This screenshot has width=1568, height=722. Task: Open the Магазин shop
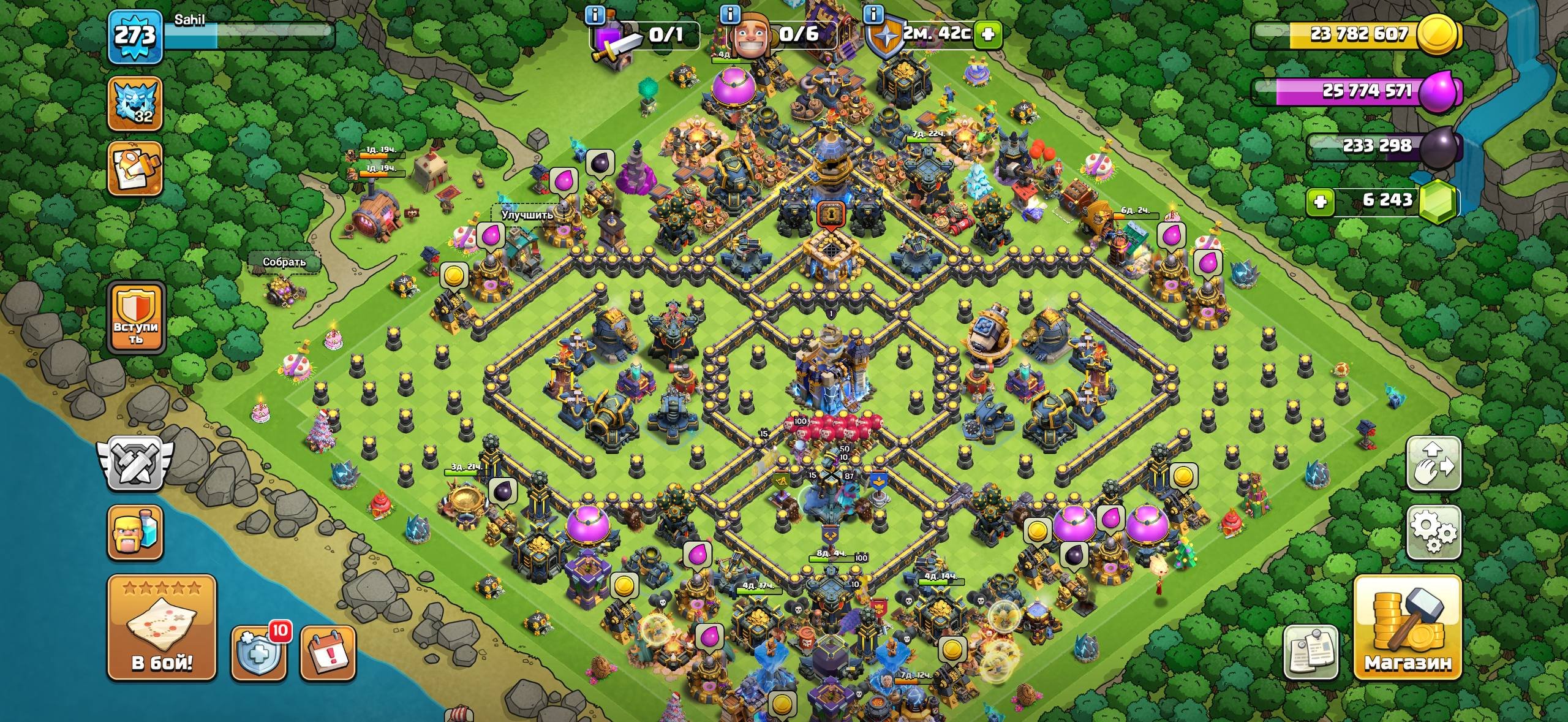(1408, 628)
